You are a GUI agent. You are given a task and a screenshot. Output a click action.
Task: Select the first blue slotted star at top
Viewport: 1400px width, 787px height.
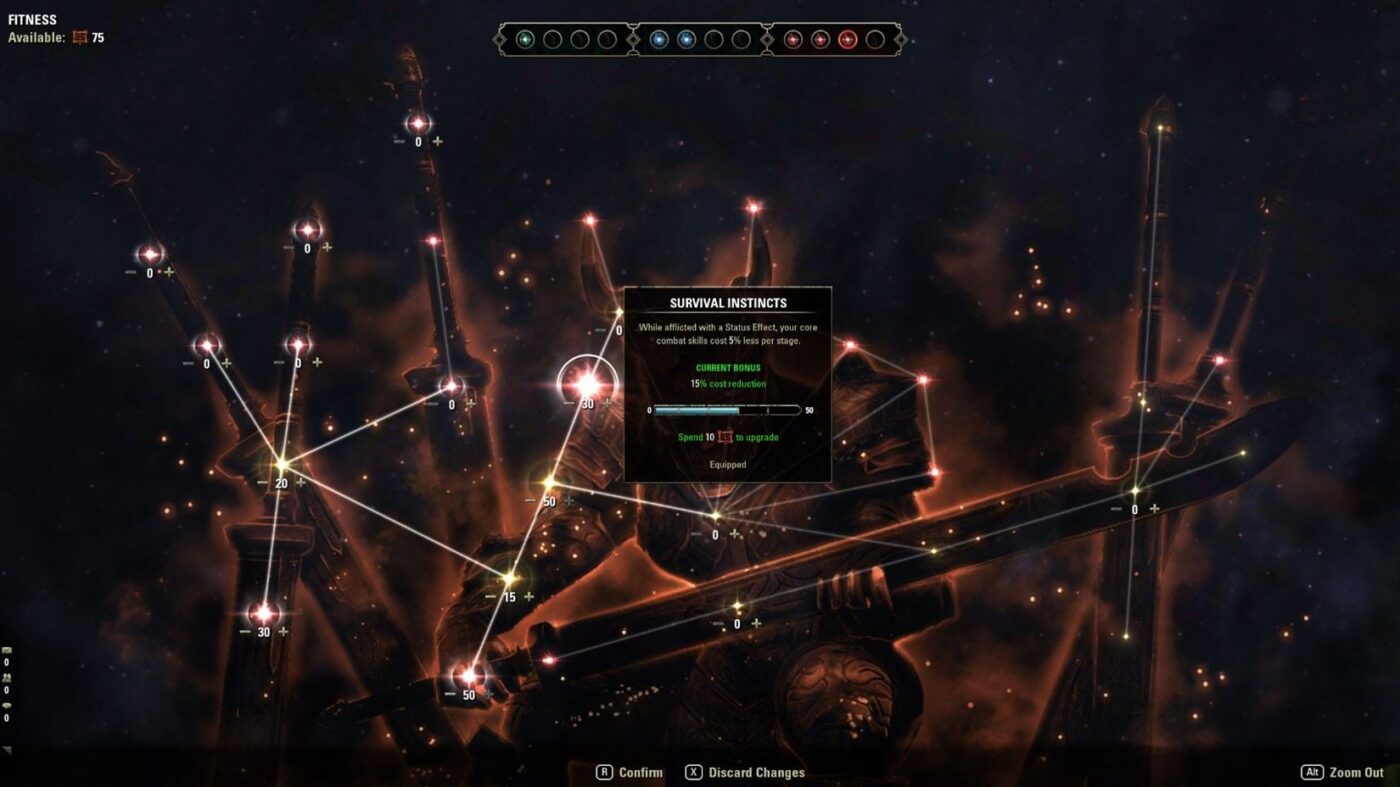[660, 40]
